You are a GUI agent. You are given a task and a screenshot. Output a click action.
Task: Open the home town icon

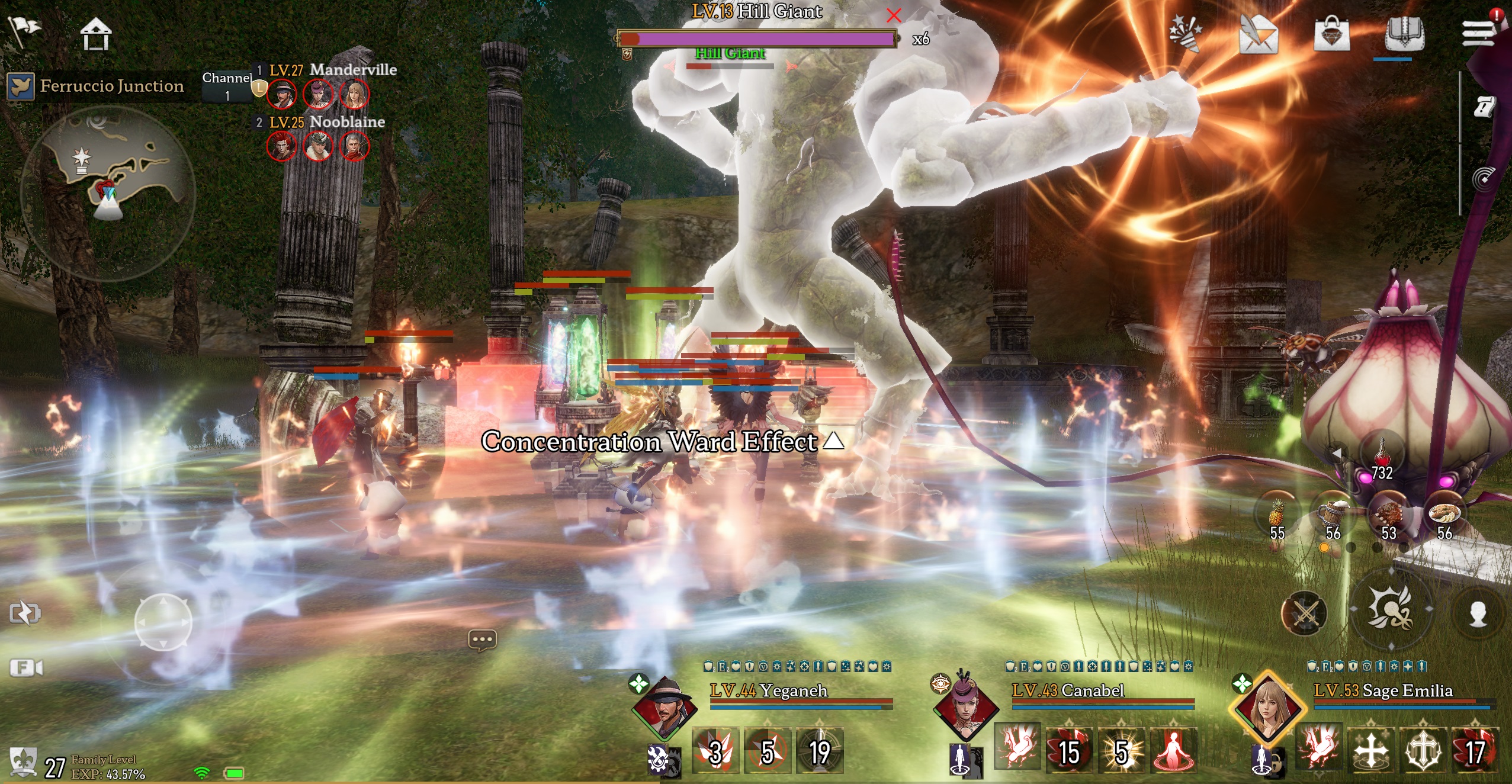[95, 34]
